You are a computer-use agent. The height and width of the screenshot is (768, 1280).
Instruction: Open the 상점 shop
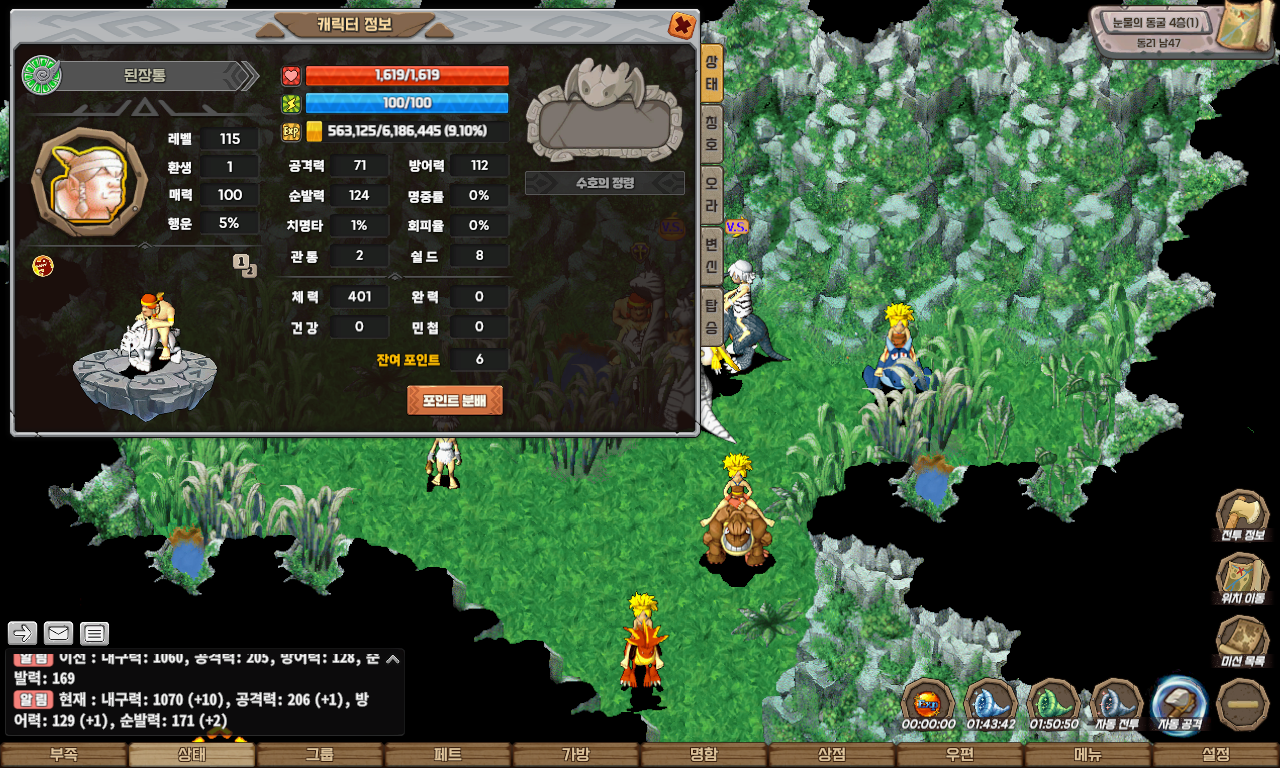pos(831,755)
